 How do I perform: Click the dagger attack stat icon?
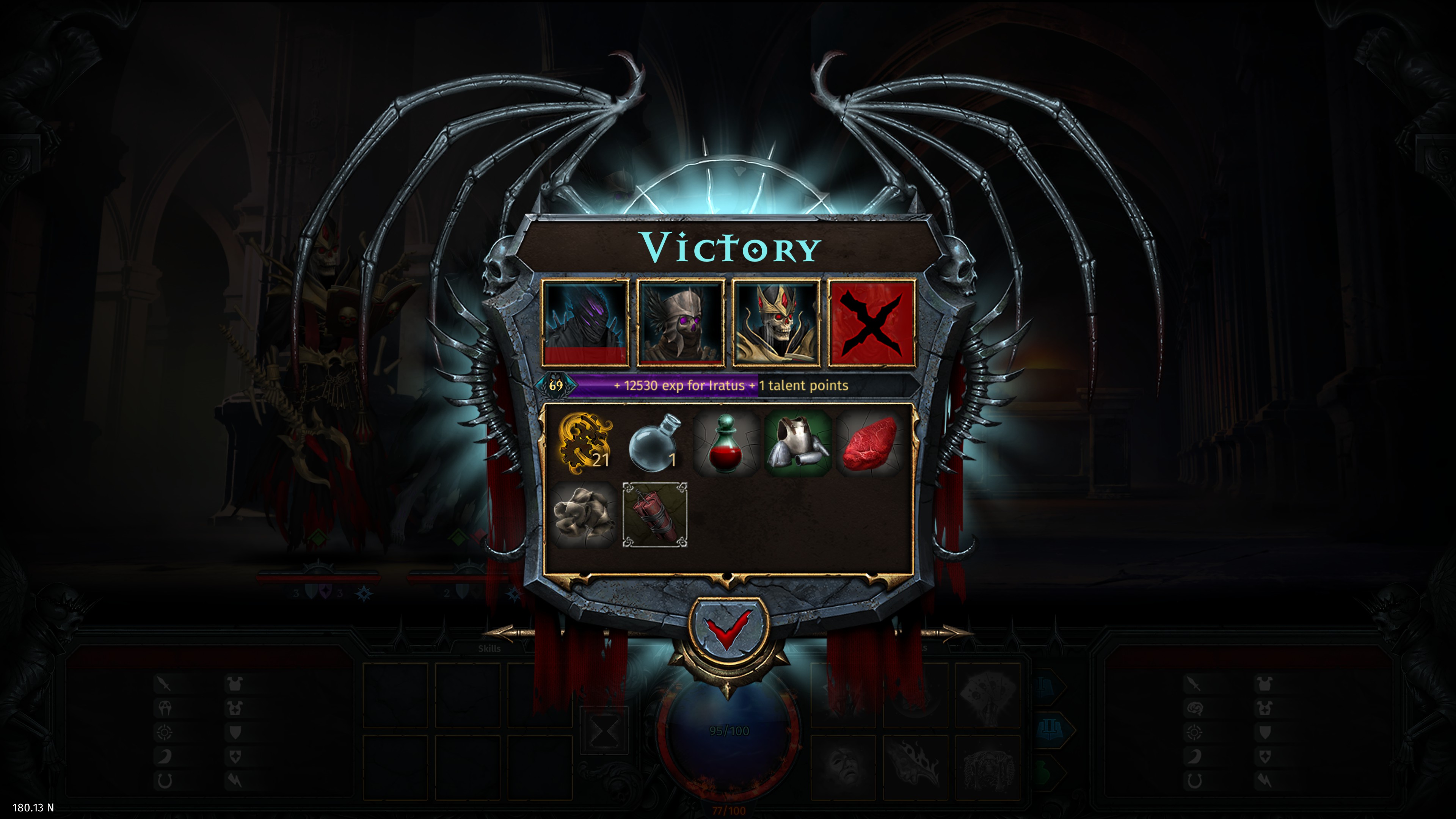pos(163,684)
